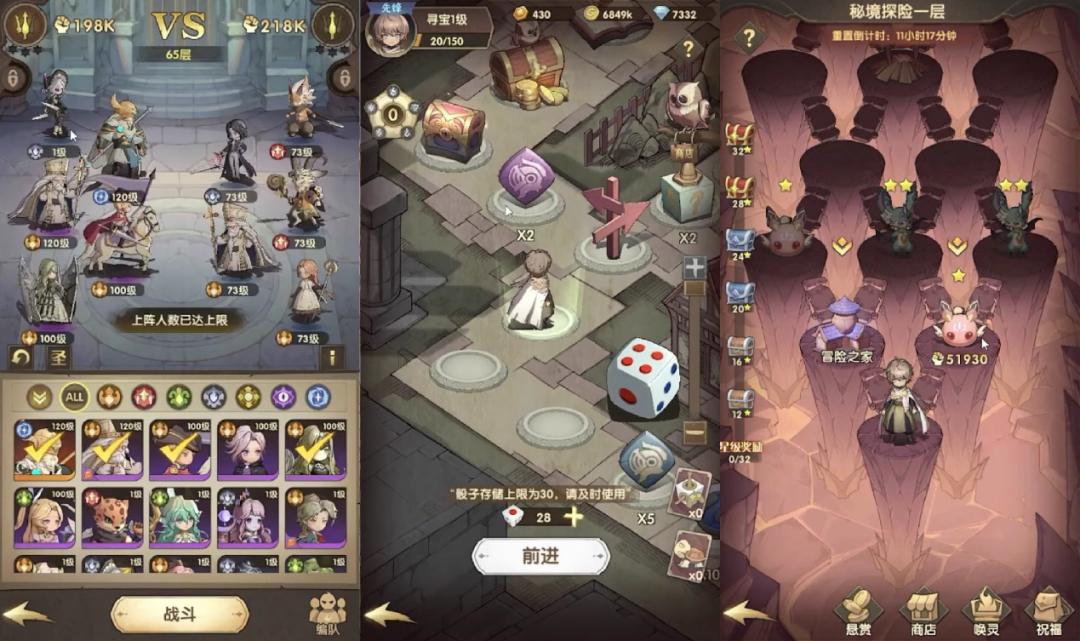This screenshot has width=1080, height=641.
Task: Start the battle with the 战斗 button
Action: pyautogui.click(x=179, y=613)
